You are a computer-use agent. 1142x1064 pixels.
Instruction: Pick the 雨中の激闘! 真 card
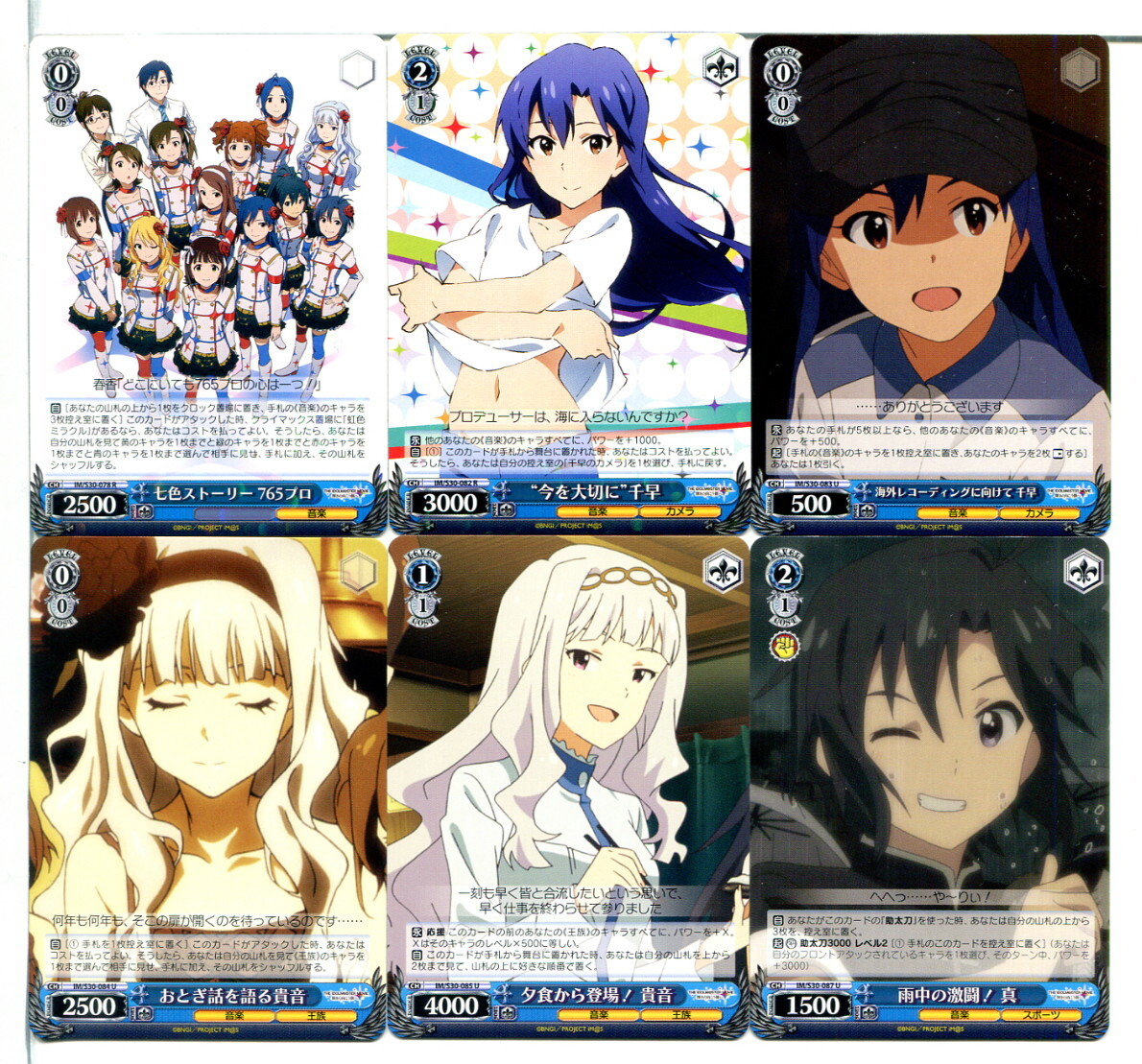[929, 787]
